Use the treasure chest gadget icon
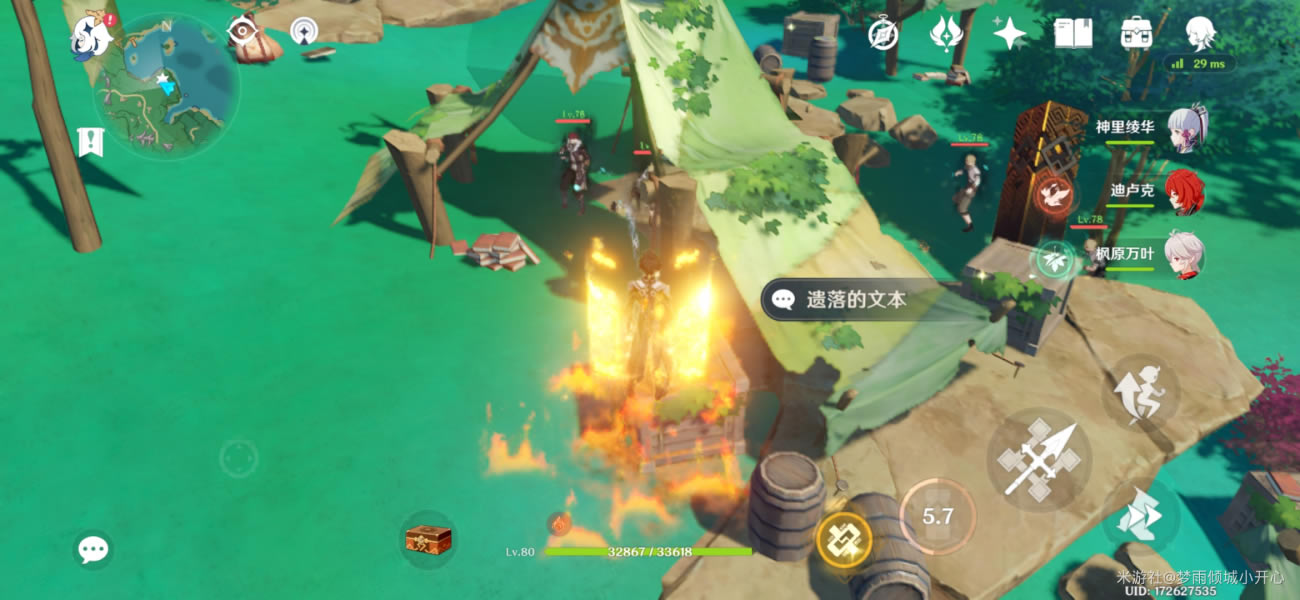 428,540
